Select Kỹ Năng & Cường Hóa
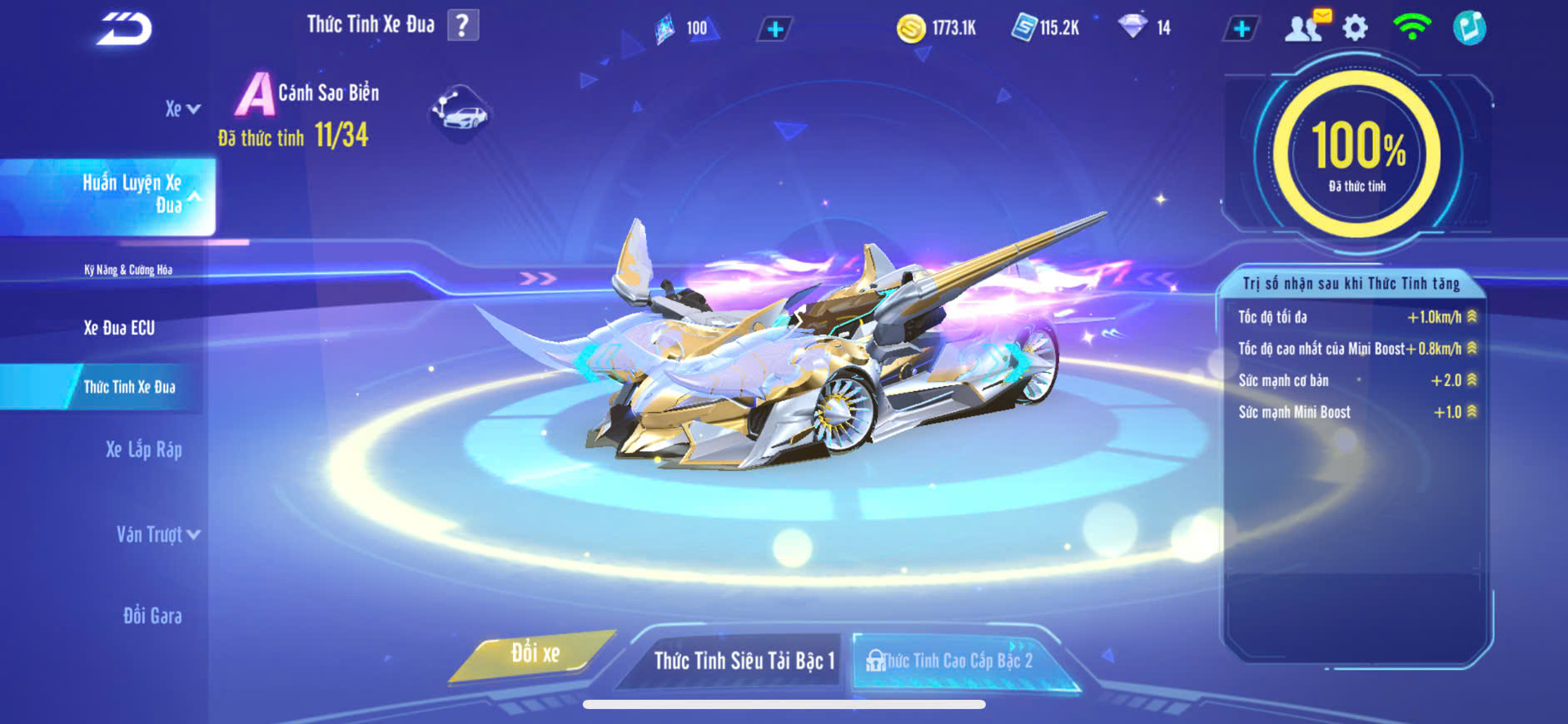The image size is (1568, 724). point(128,270)
